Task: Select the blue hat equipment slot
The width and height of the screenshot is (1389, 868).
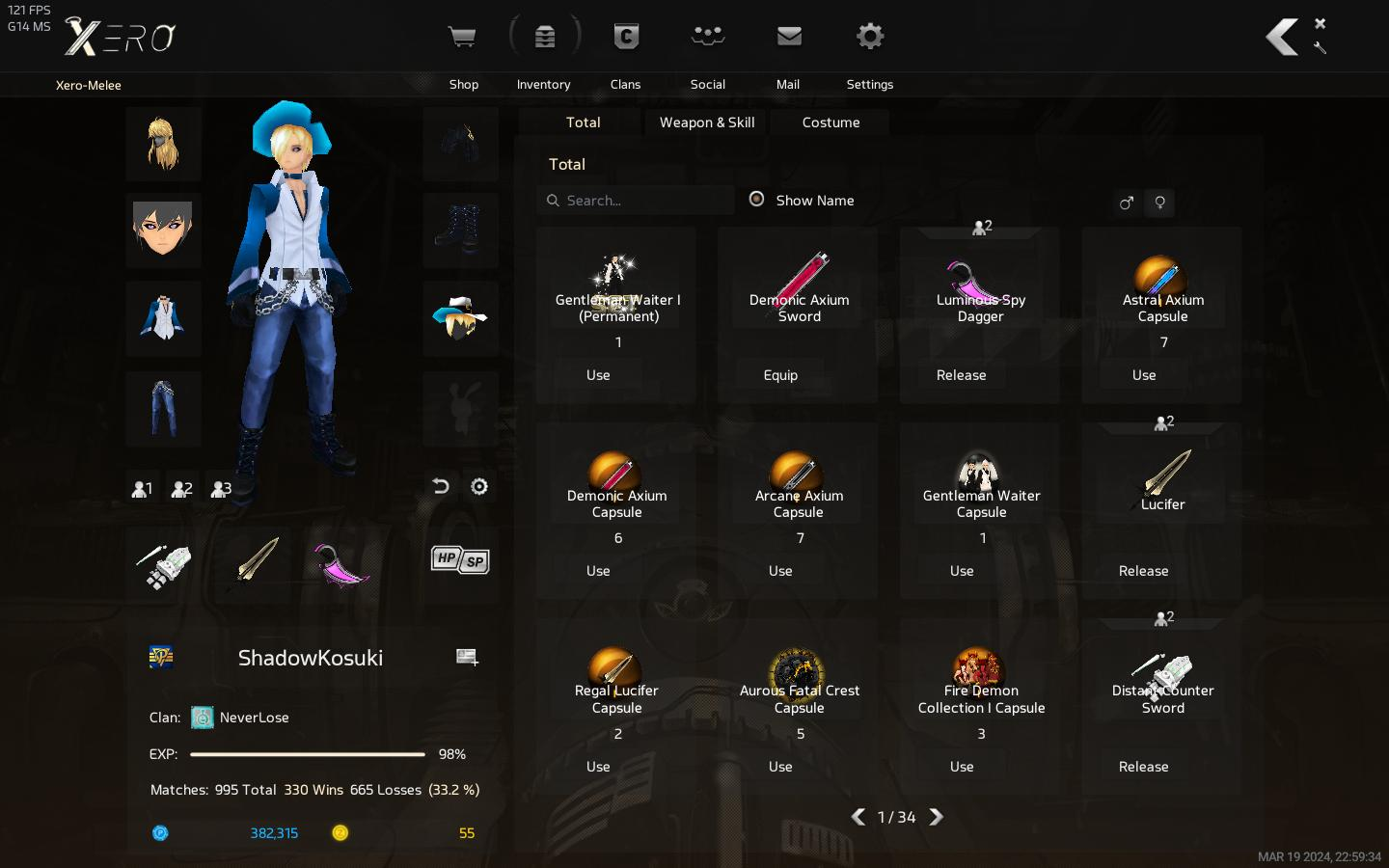Action: (x=460, y=318)
